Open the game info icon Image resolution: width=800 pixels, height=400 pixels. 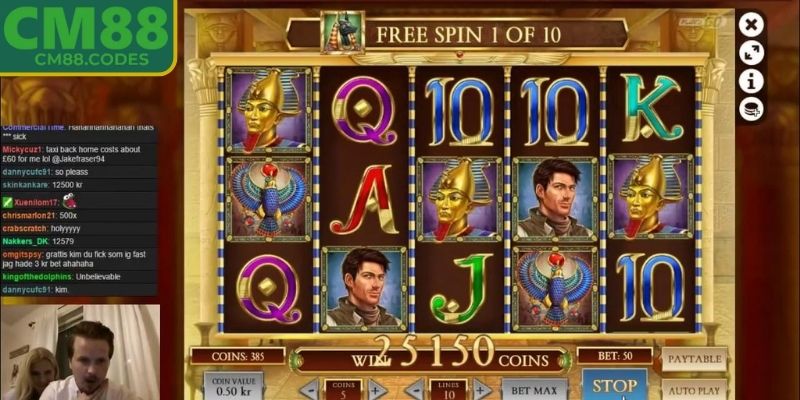tap(751, 81)
